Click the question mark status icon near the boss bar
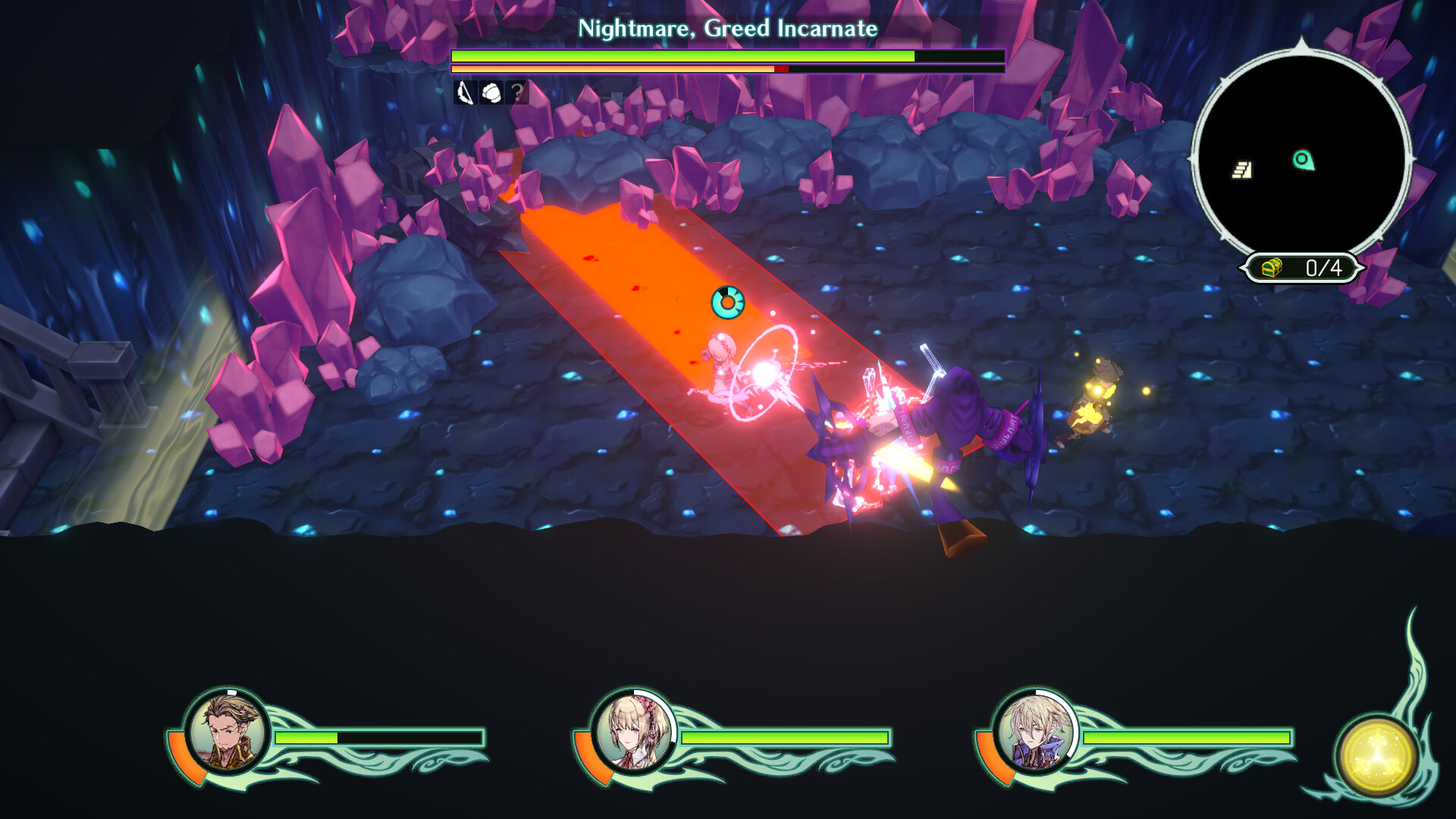Screen dimensions: 1456x819 coord(517,93)
